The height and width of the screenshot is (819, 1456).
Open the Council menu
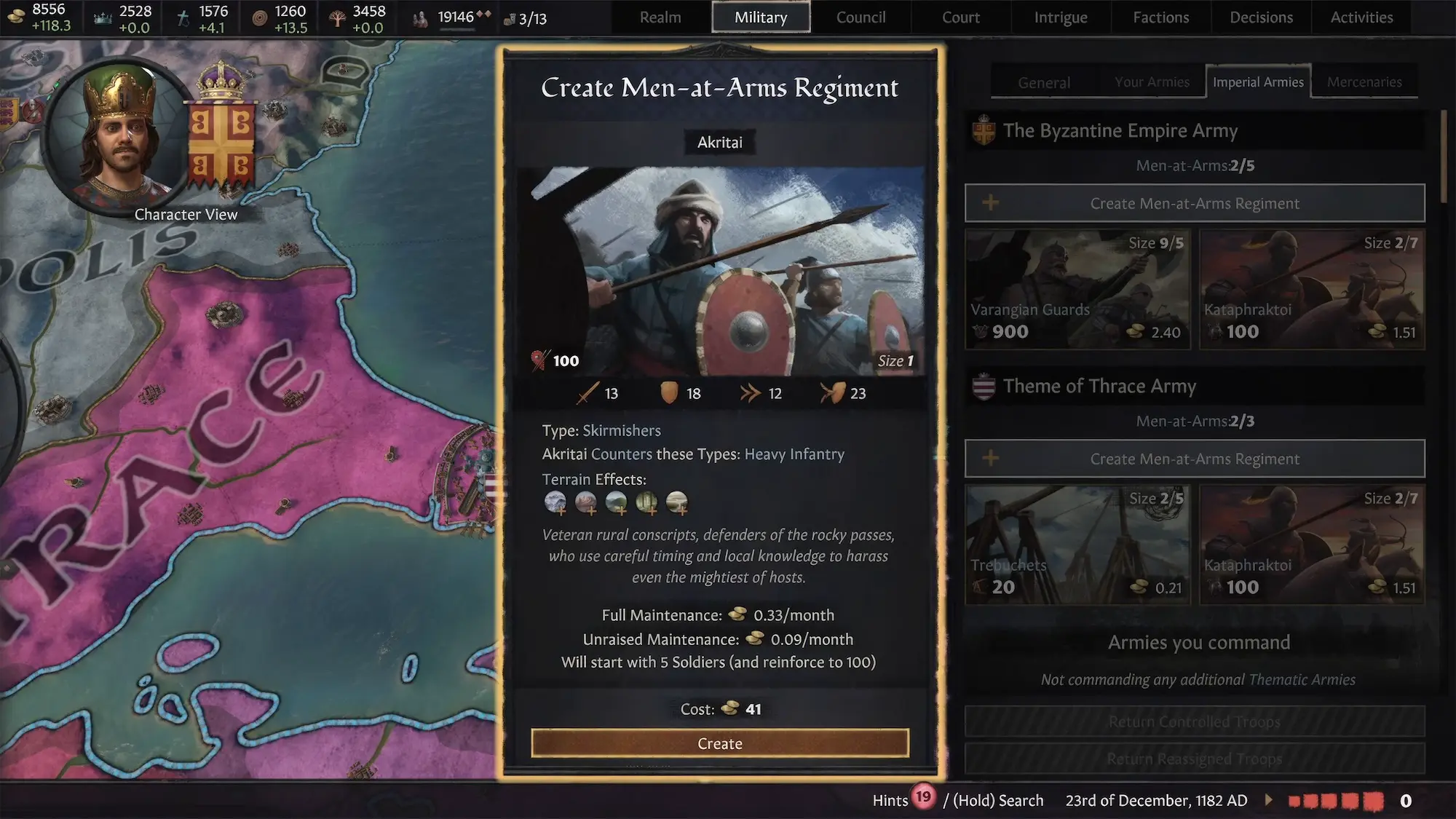[x=860, y=17]
